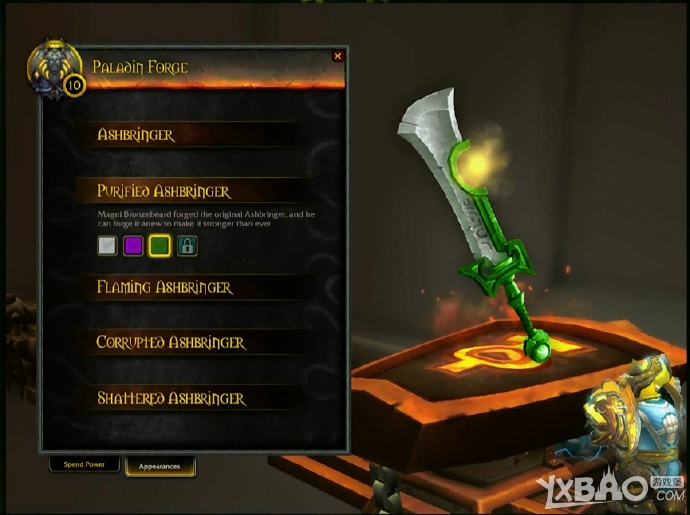
Task: Switch to the Spend Power tab
Action: pyautogui.click(x=84, y=465)
